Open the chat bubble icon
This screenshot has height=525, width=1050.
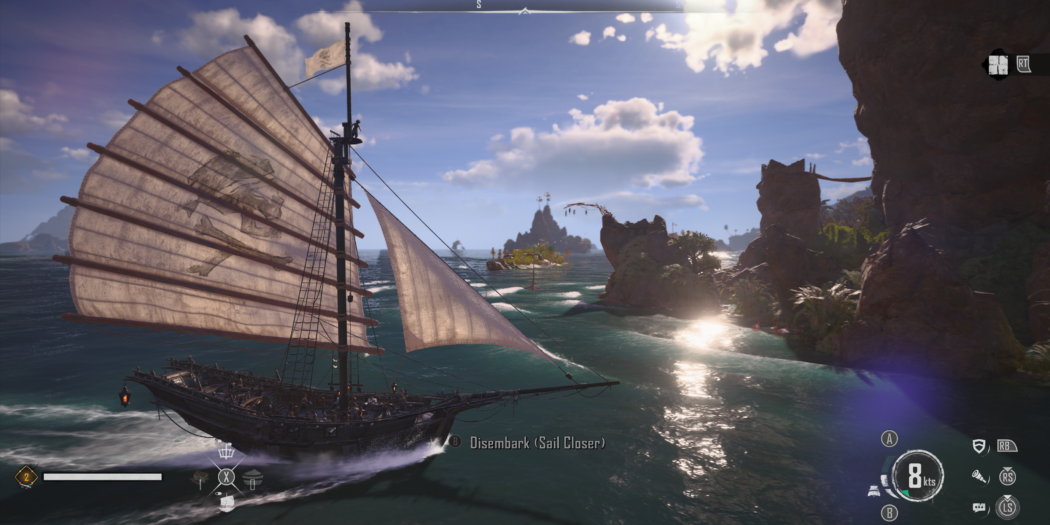[x=979, y=508]
